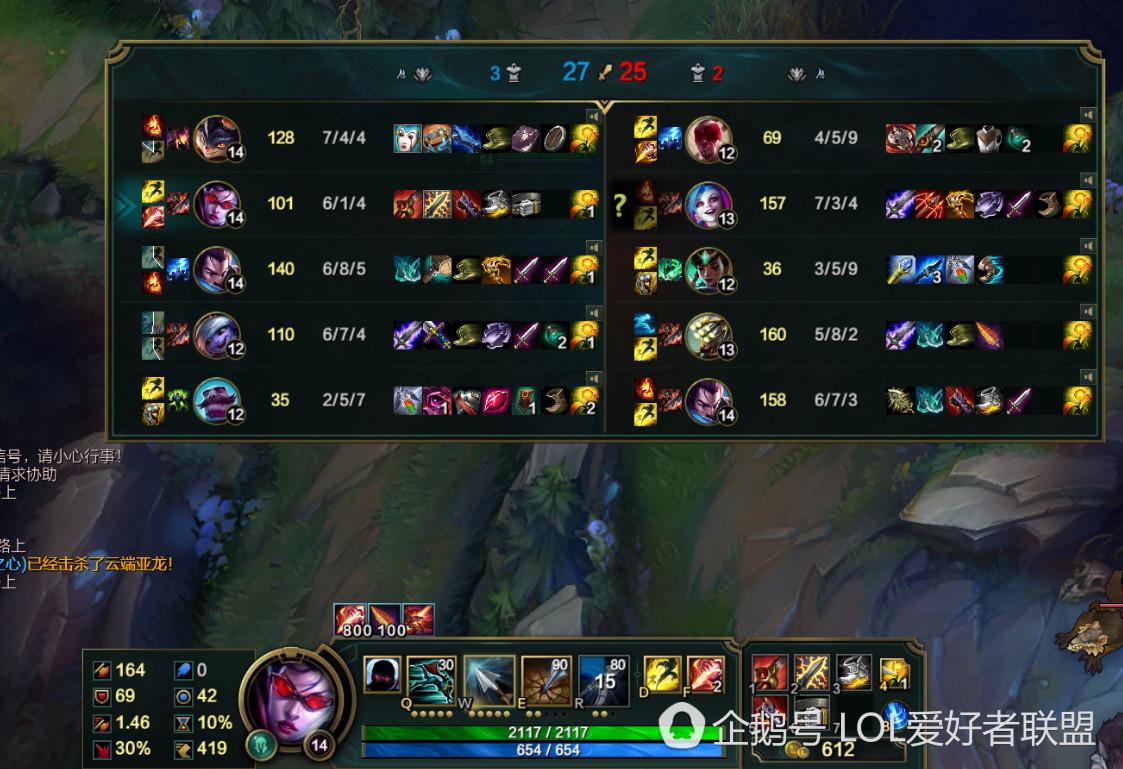Viewport: 1123px width, 769px height.
Task: Cast Condemn on the E ability slot
Action: click(x=547, y=681)
